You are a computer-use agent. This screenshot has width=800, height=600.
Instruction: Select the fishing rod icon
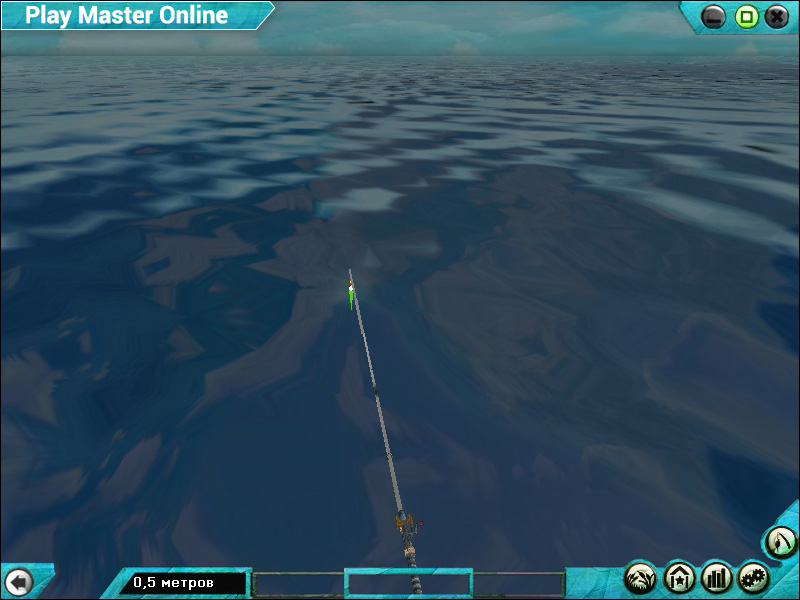(x=780, y=542)
